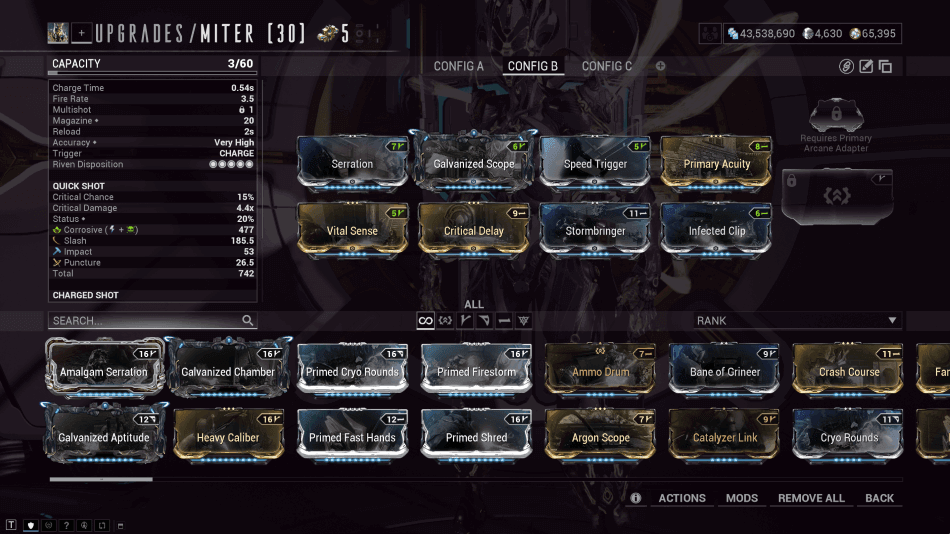Pick Amalgam Serration from the mod list

point(103,371)
